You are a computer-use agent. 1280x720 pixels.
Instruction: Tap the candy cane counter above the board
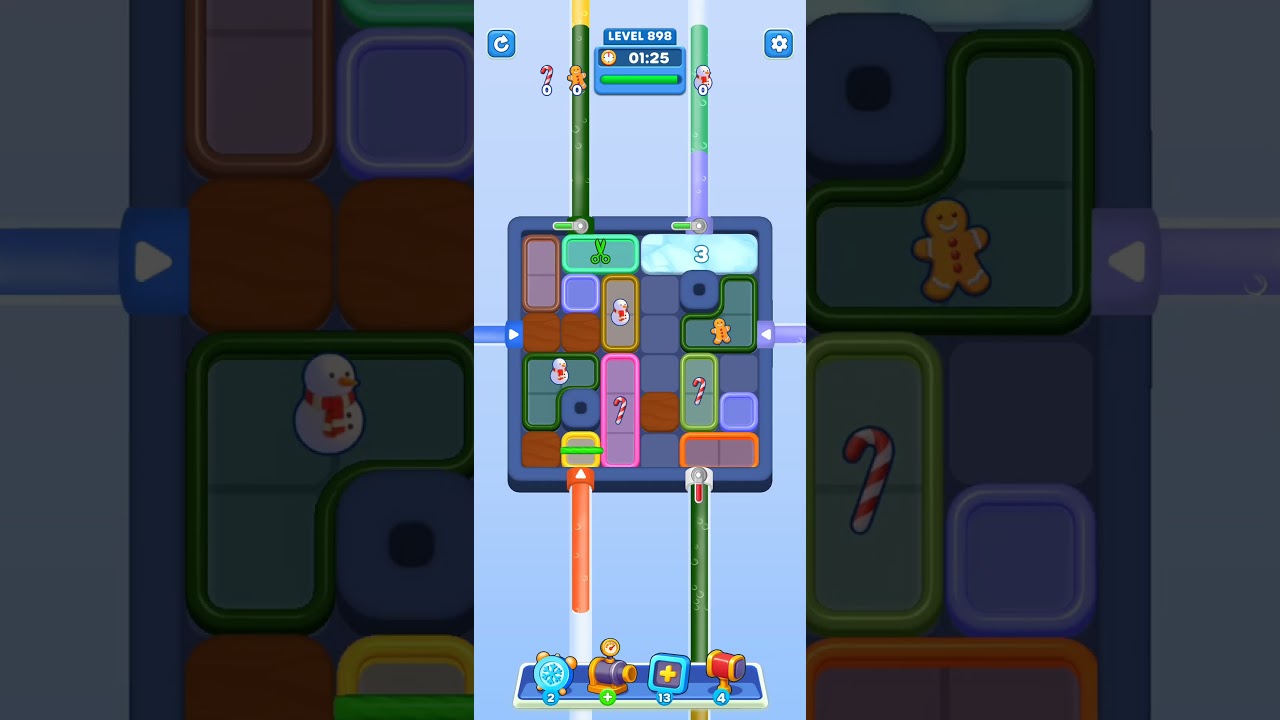(546, 80)
